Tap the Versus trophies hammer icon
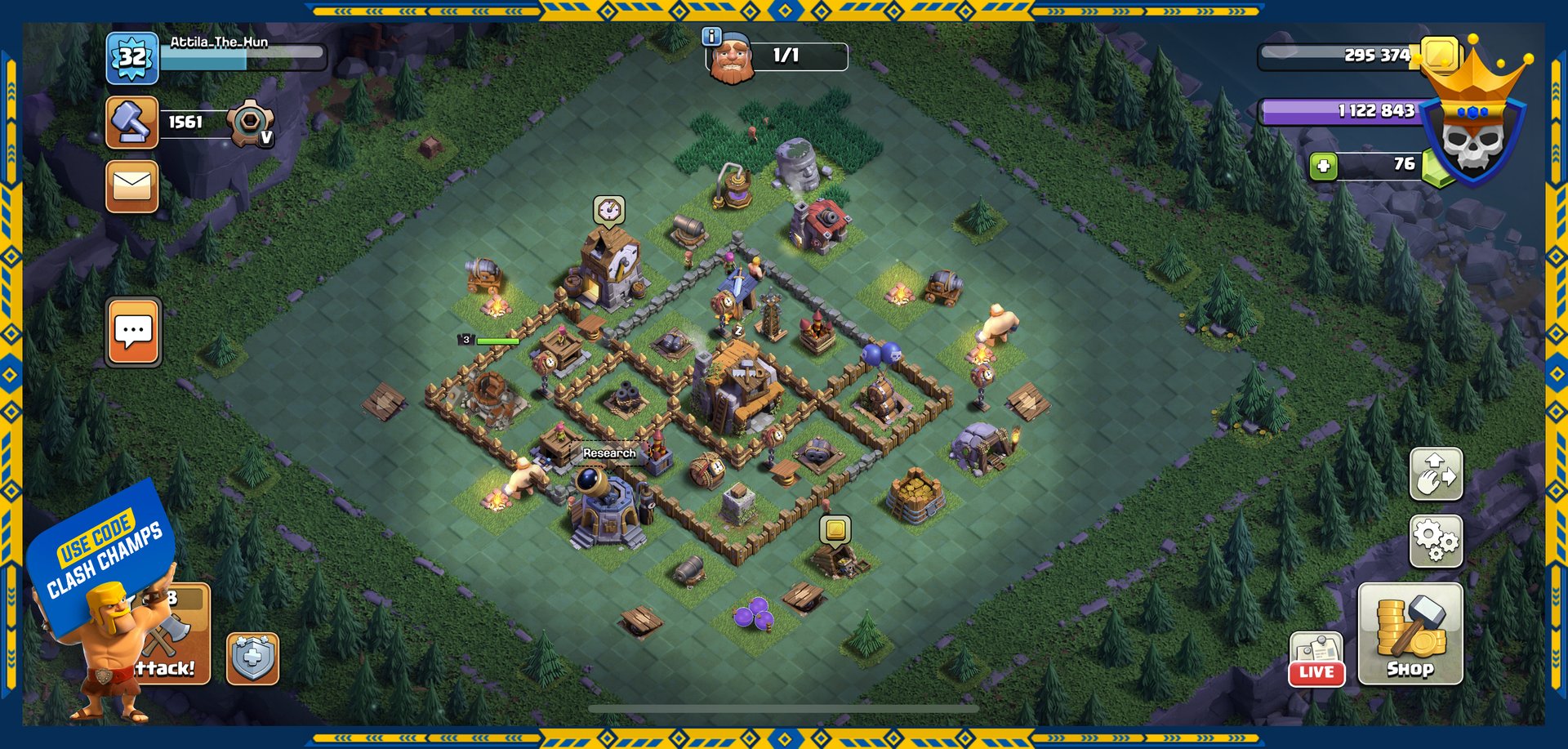This screenshot has width=1568, height=749. (131, 123)
